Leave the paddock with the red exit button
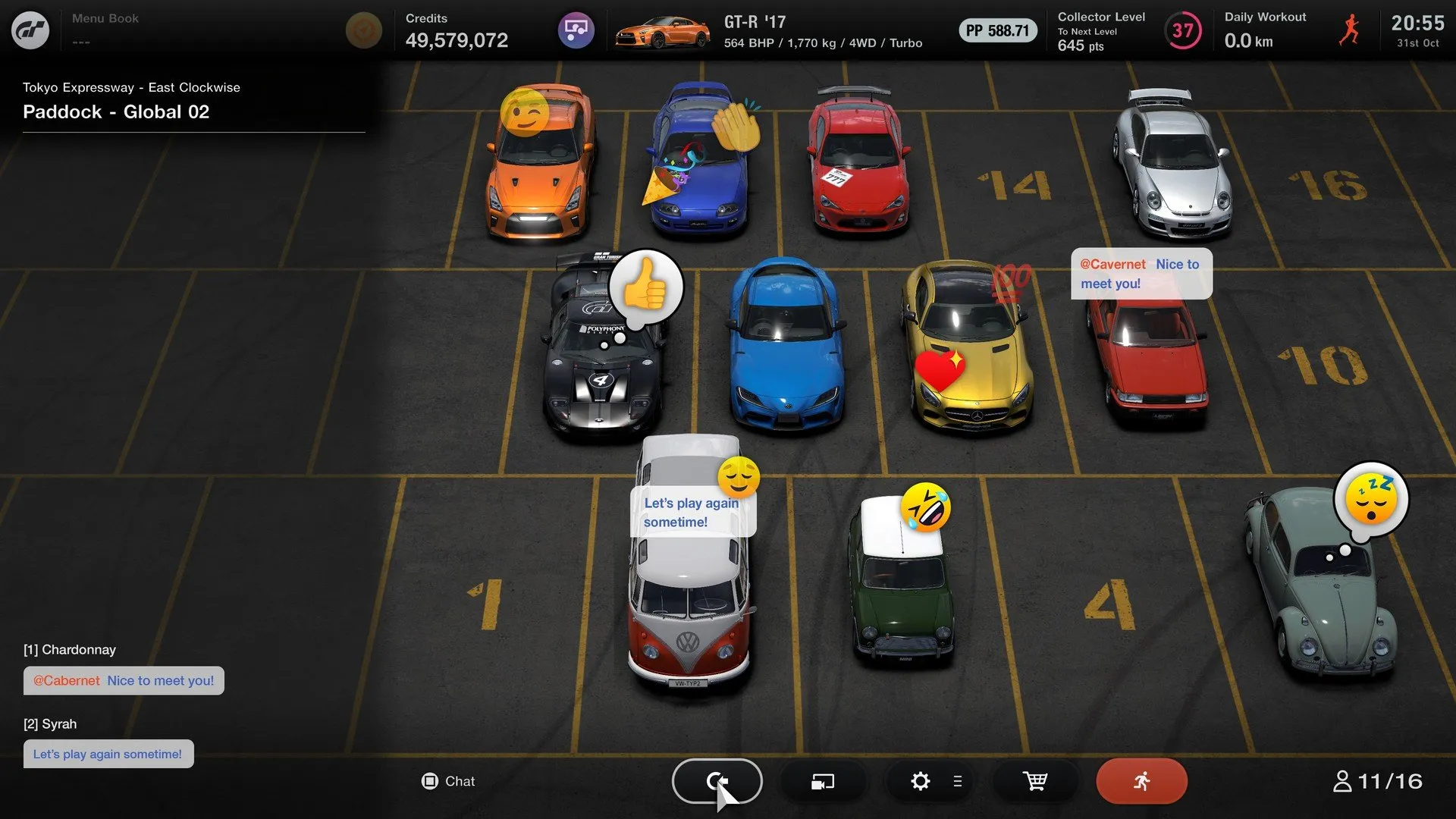1456x819 pixels. tap(1141, 781)
